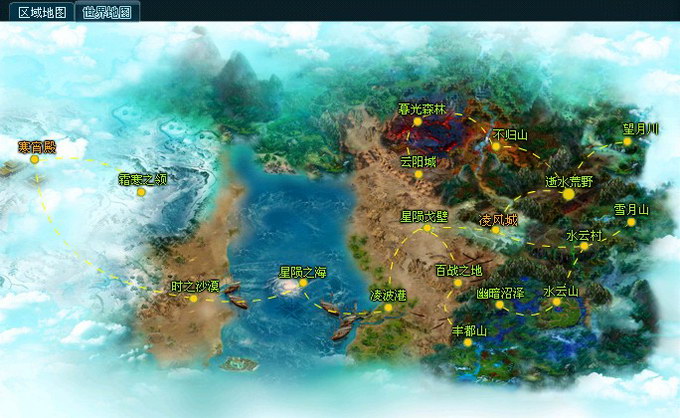Select the 世界地图 tab

[106, 12]
